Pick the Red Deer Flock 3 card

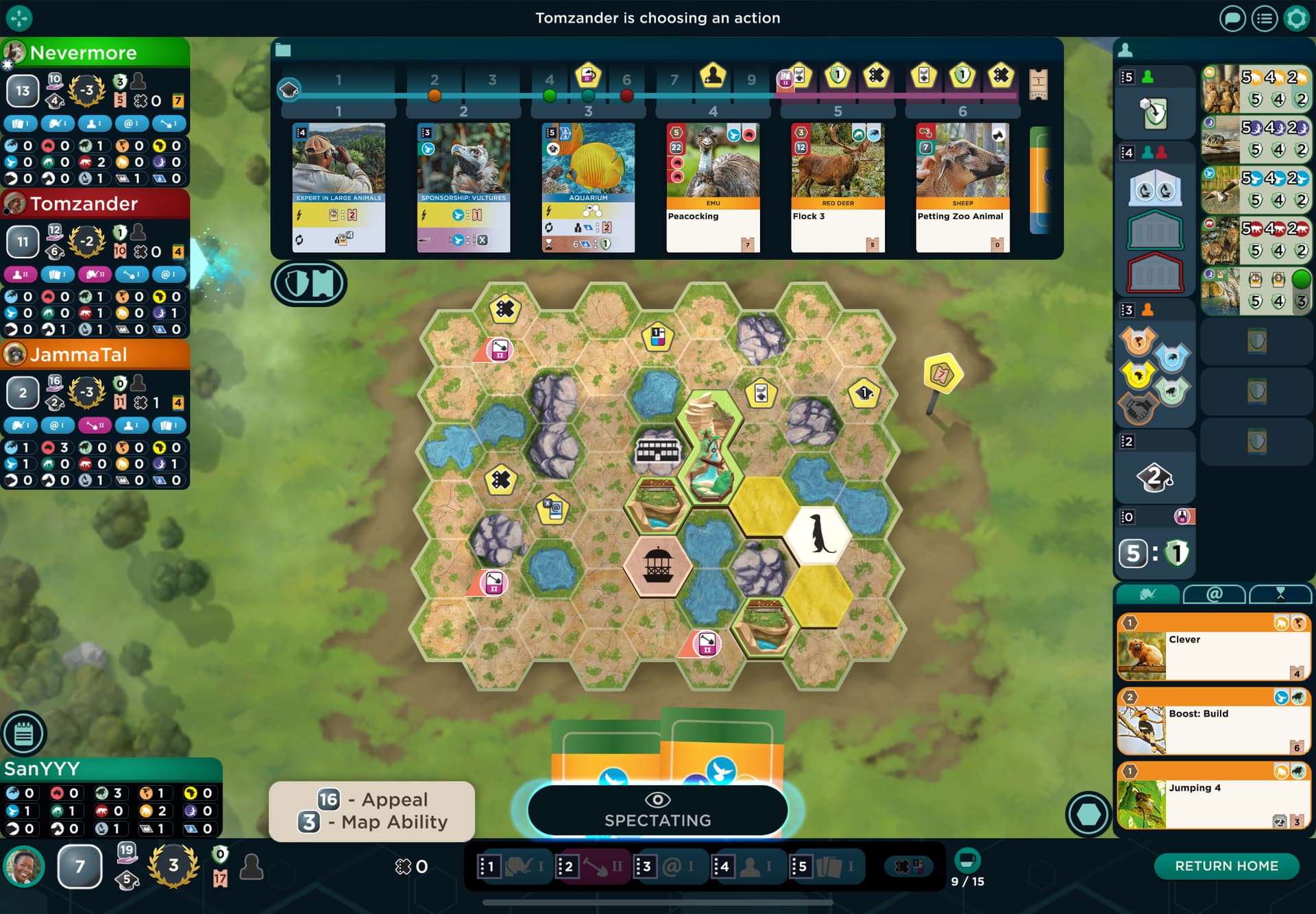pyautogui.click(x=838, y=187)
